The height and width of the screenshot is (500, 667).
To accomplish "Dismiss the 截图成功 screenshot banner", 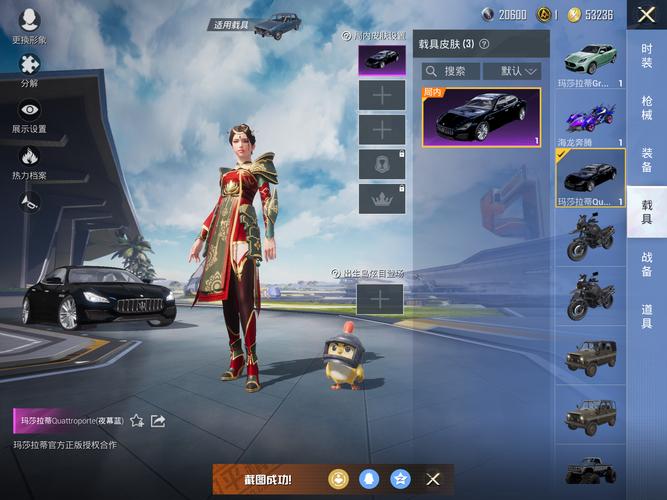I will [433, 479].
